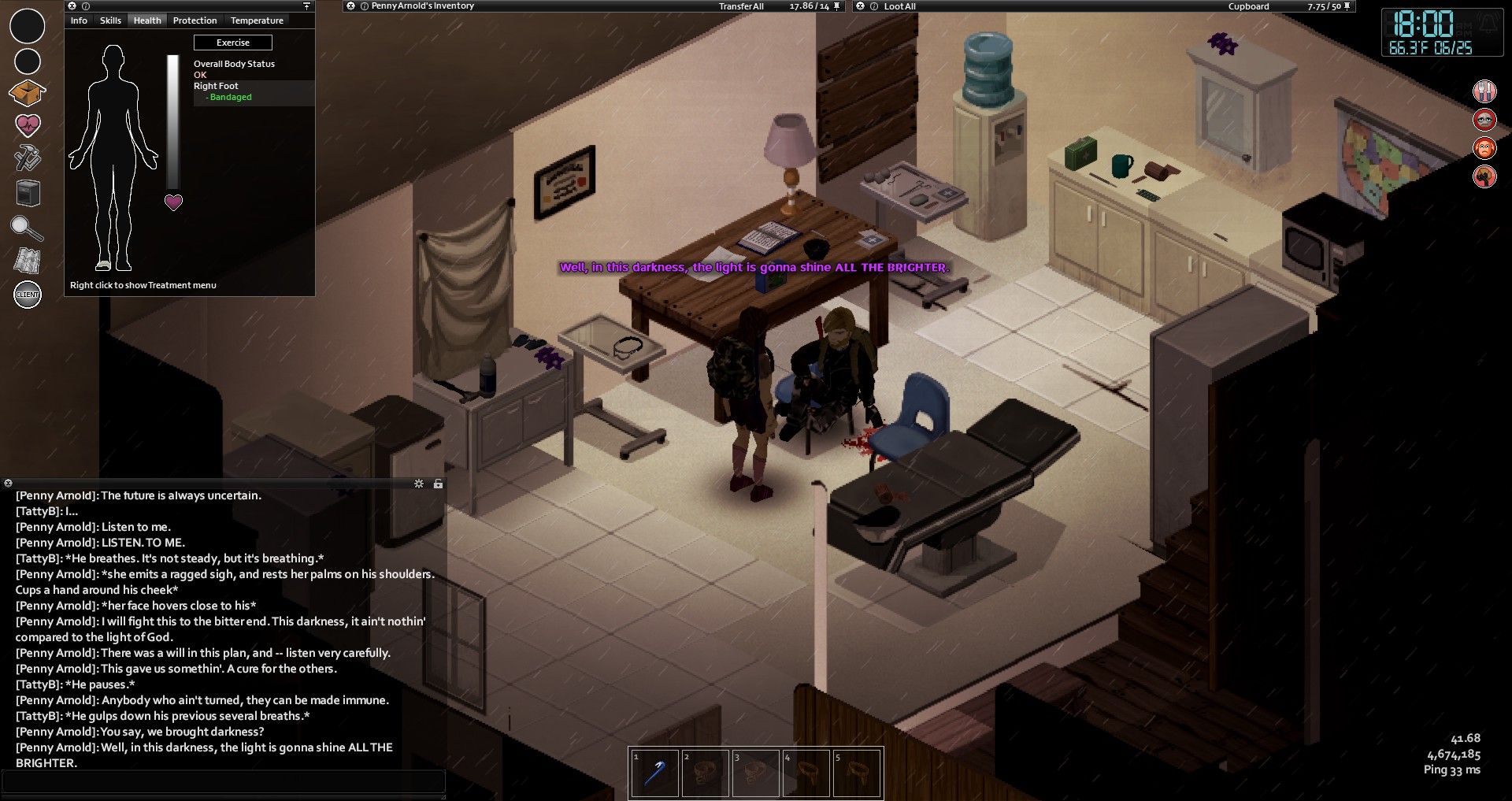Screen dimensions: 1512x801
Task: Open the Skills tab
Action: click(x=110, y=20)
